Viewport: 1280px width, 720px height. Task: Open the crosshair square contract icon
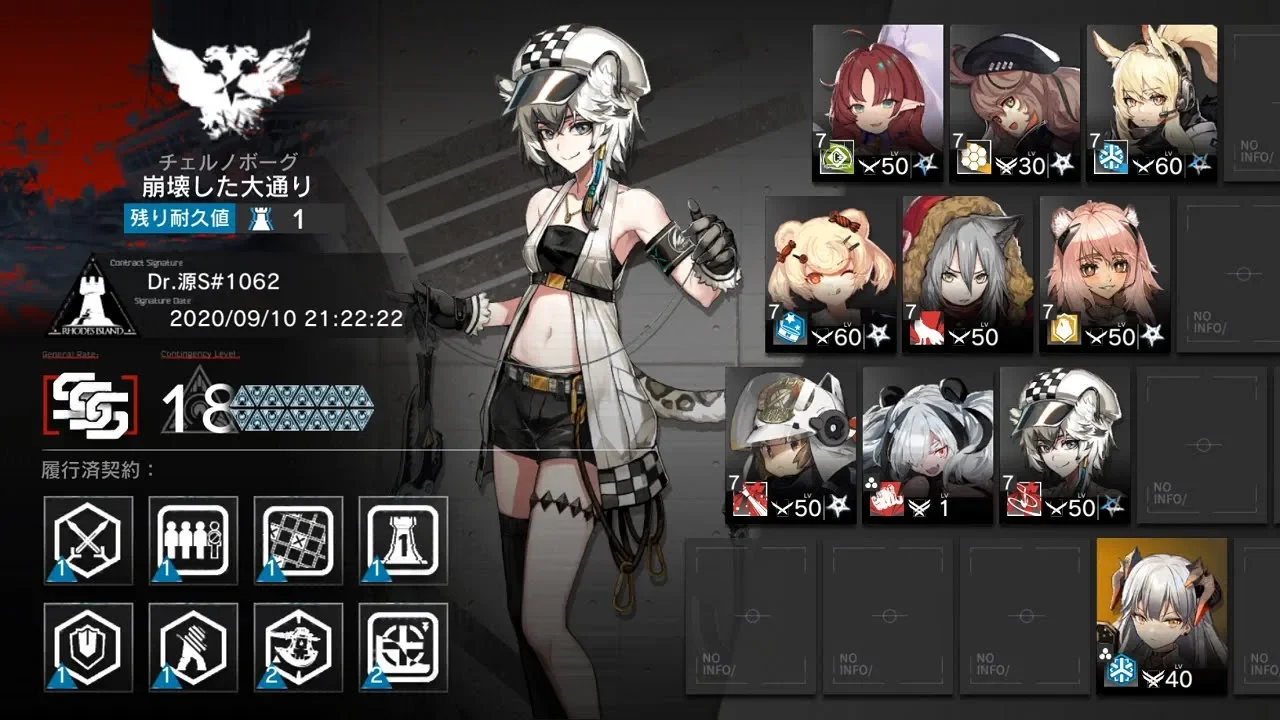(404, 647)
